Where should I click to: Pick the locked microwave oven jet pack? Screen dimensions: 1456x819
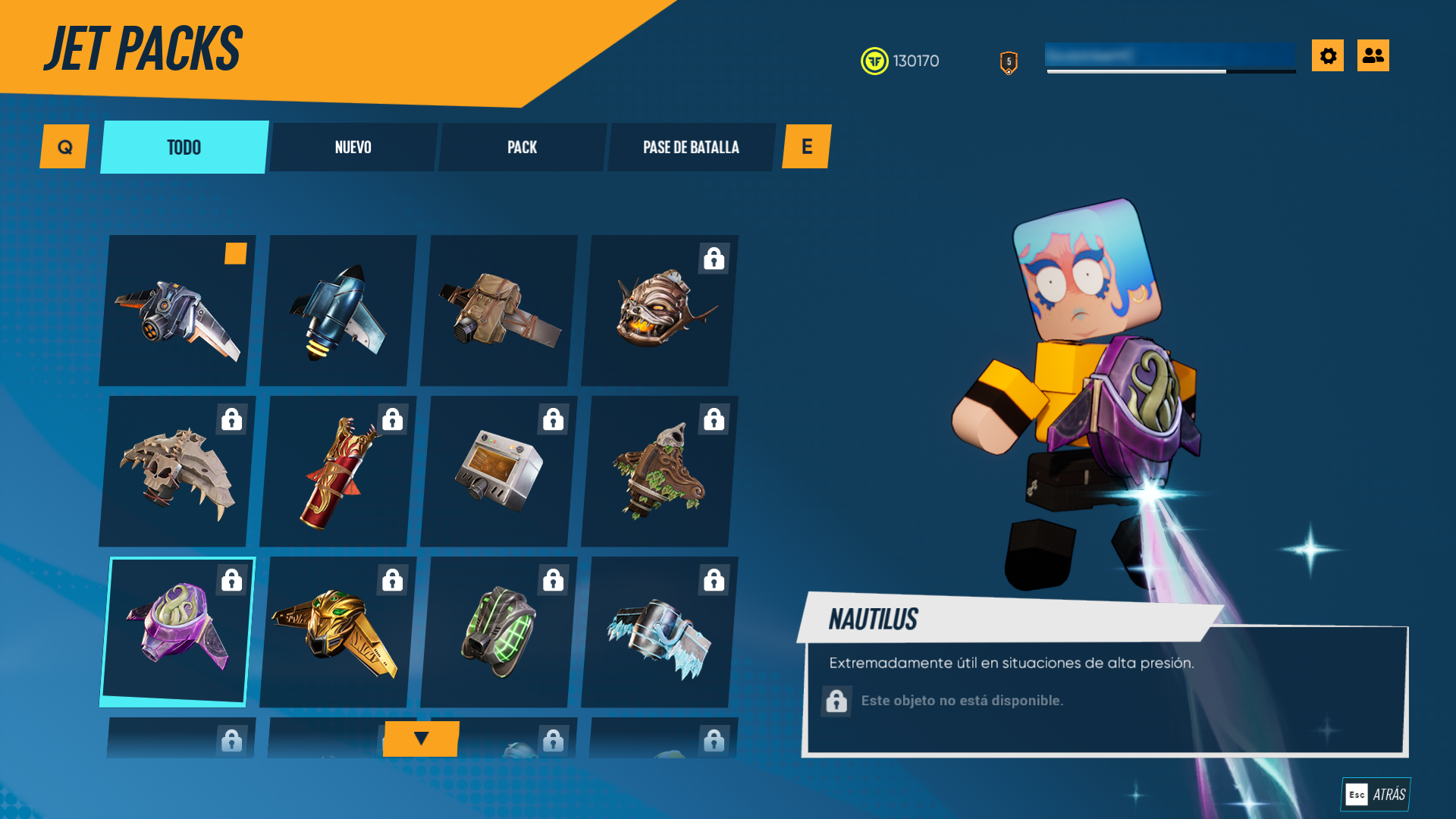[499, 472]
